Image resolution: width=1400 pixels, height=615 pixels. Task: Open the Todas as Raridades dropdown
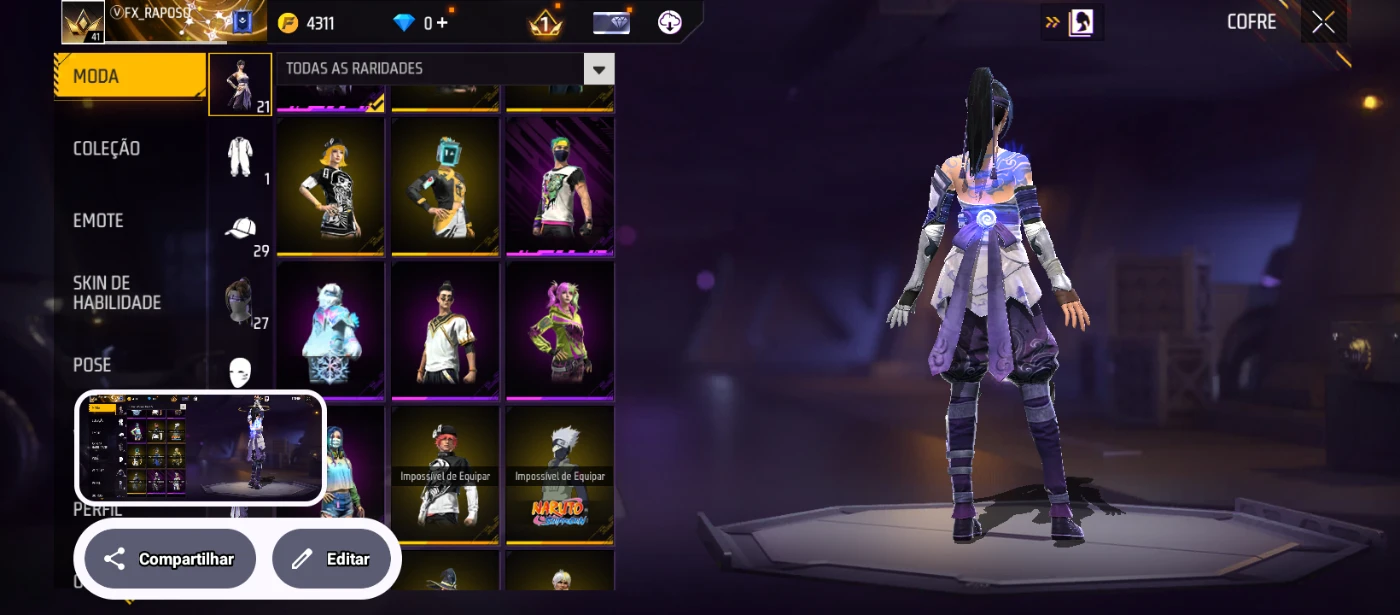445,69
